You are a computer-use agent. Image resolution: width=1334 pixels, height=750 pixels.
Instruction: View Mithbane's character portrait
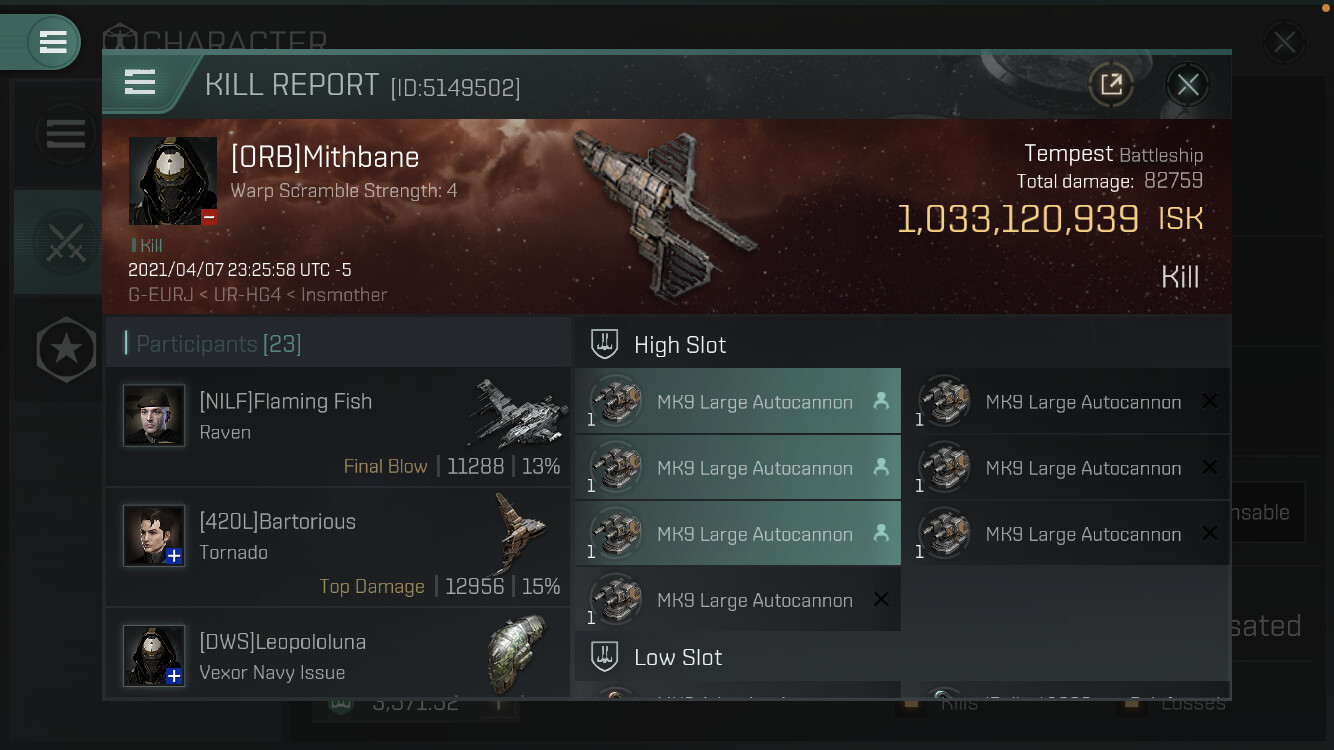(x=173, y=180)
